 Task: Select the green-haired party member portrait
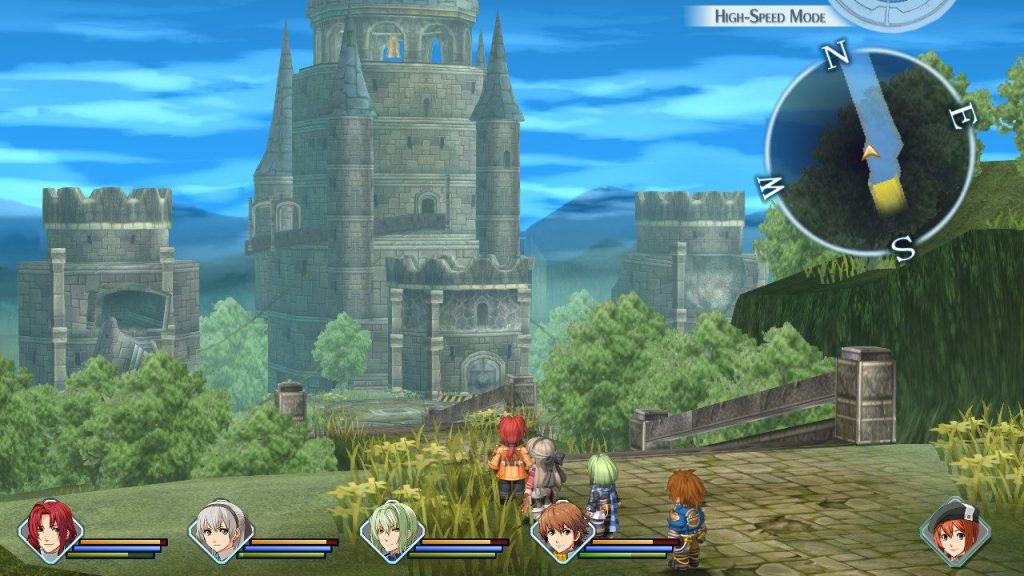[x=391, y=530]
